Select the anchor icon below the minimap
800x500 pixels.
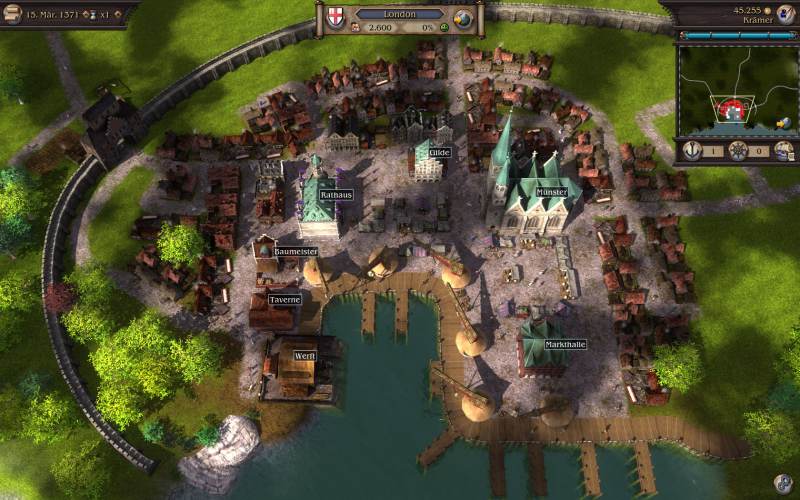pos(690,151)
